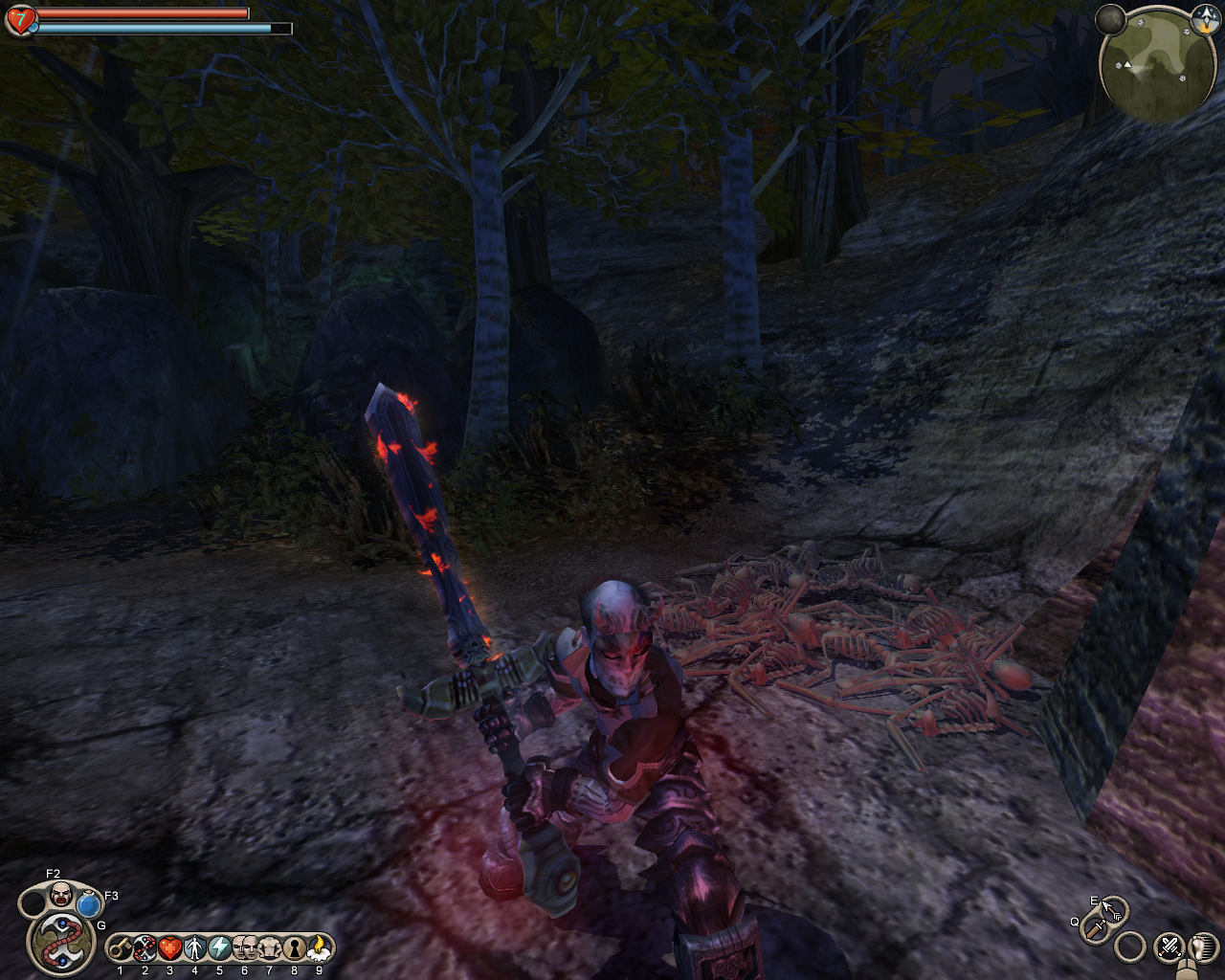1225x980 pixels.
Task: Open the circular minimap
Action: 1157,65
